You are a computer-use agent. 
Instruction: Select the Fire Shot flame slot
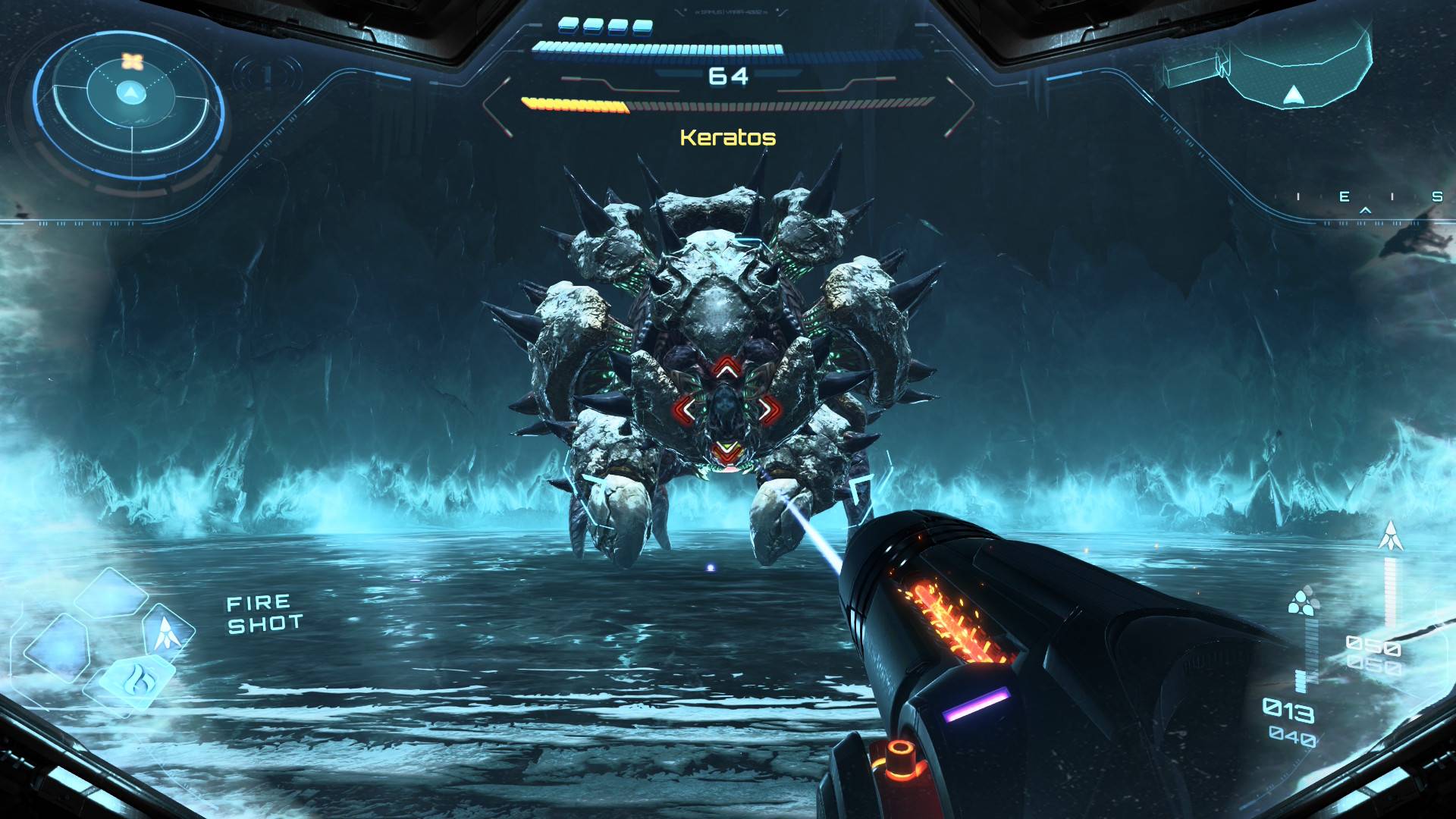138,678
